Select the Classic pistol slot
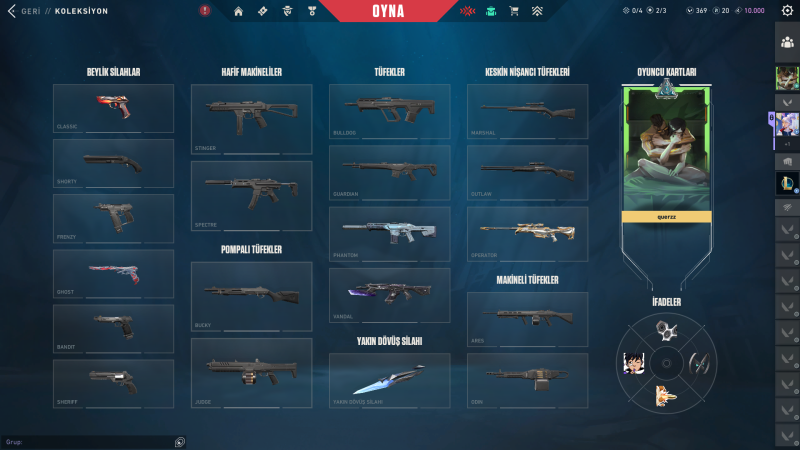 pyautogui.click(x=113, y=108)
